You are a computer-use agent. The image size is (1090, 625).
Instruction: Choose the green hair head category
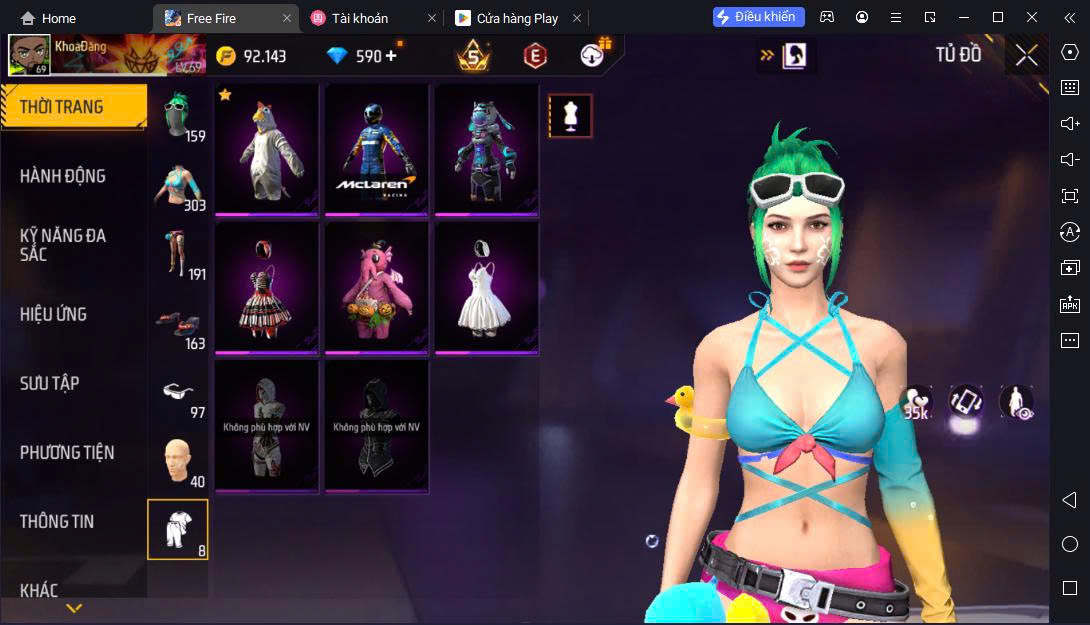178,115
